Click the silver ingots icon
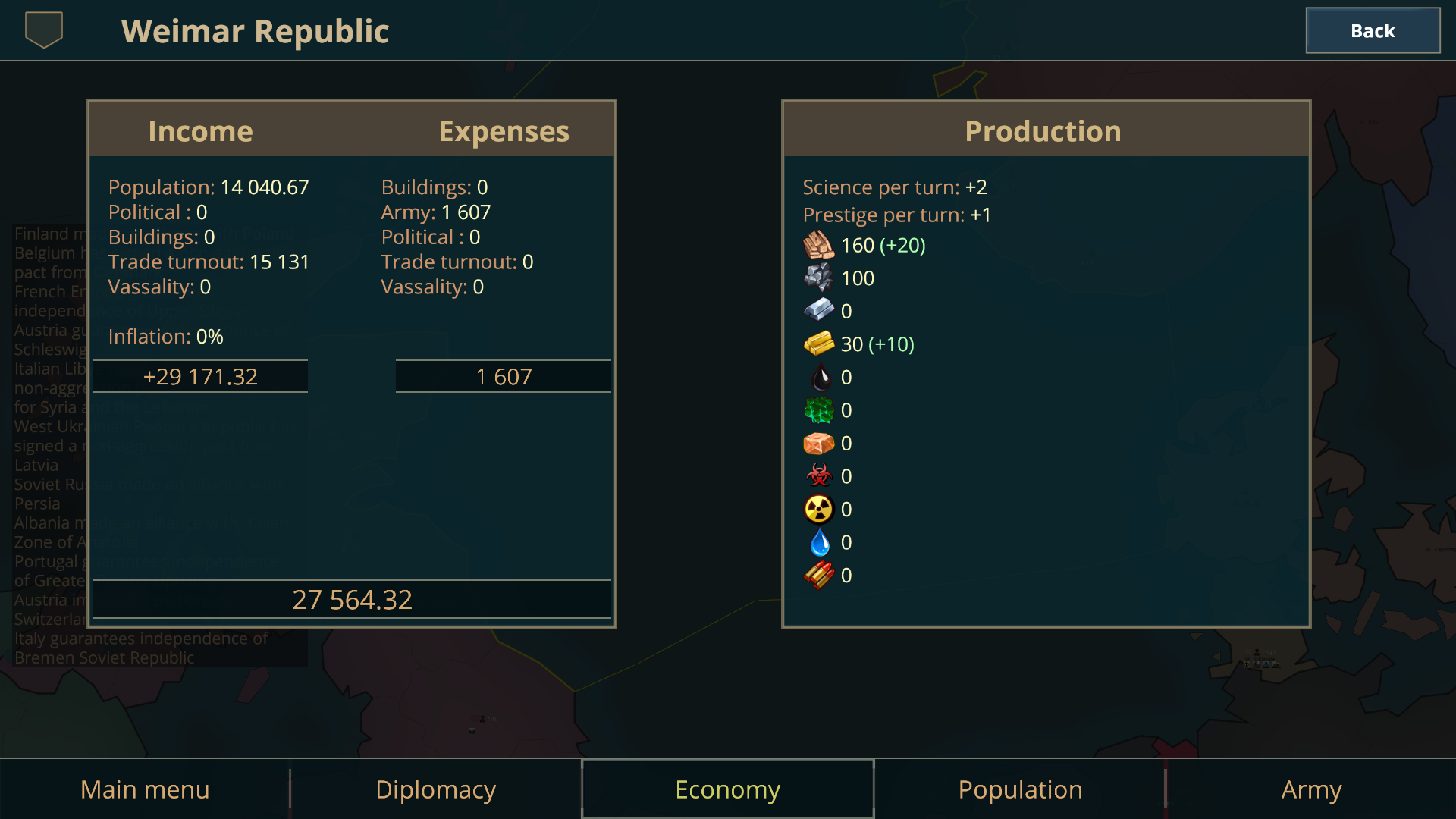This screenshot has height=819, width=1456. coord(819,310)
